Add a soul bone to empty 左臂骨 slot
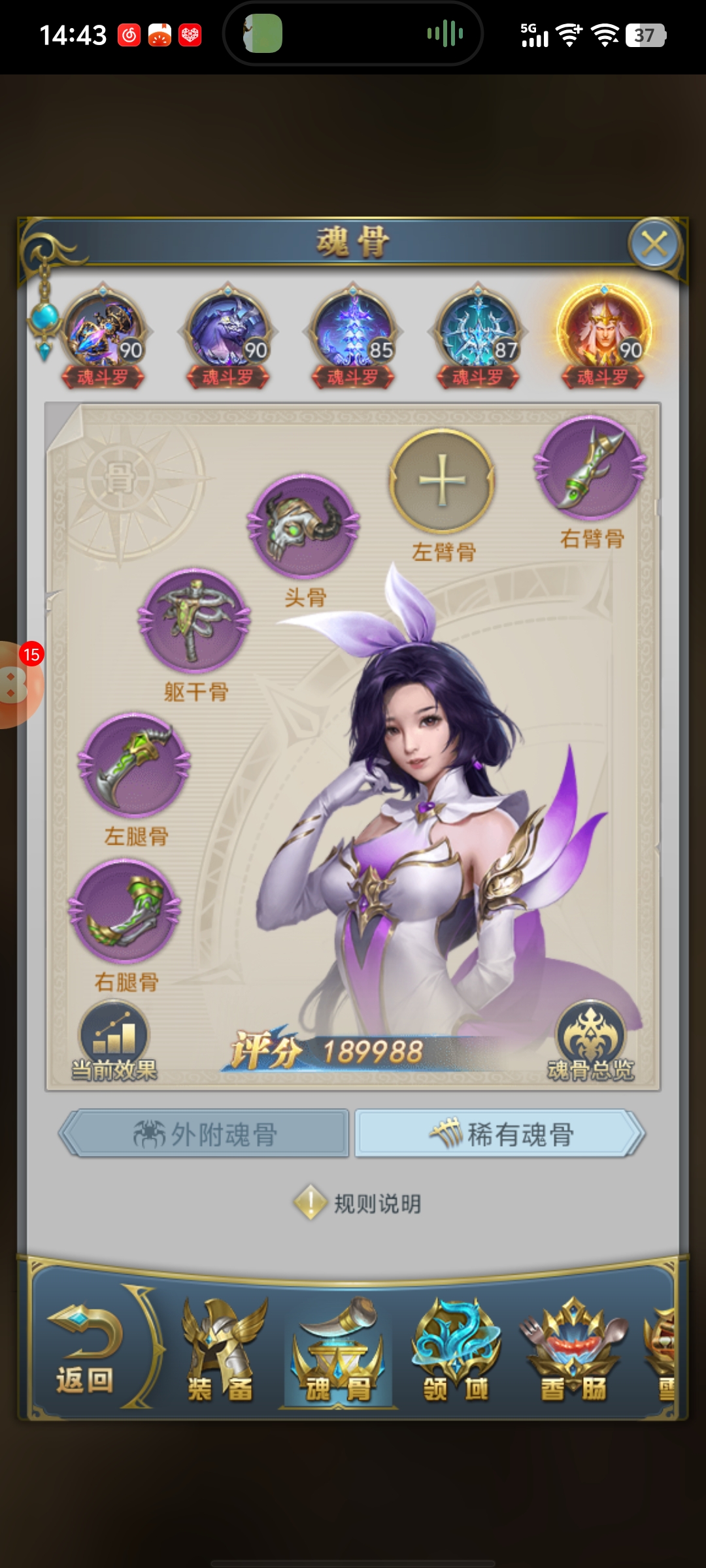Image resolution: width=706 pixels, height=1568 pixels. (x=443, y=481)
